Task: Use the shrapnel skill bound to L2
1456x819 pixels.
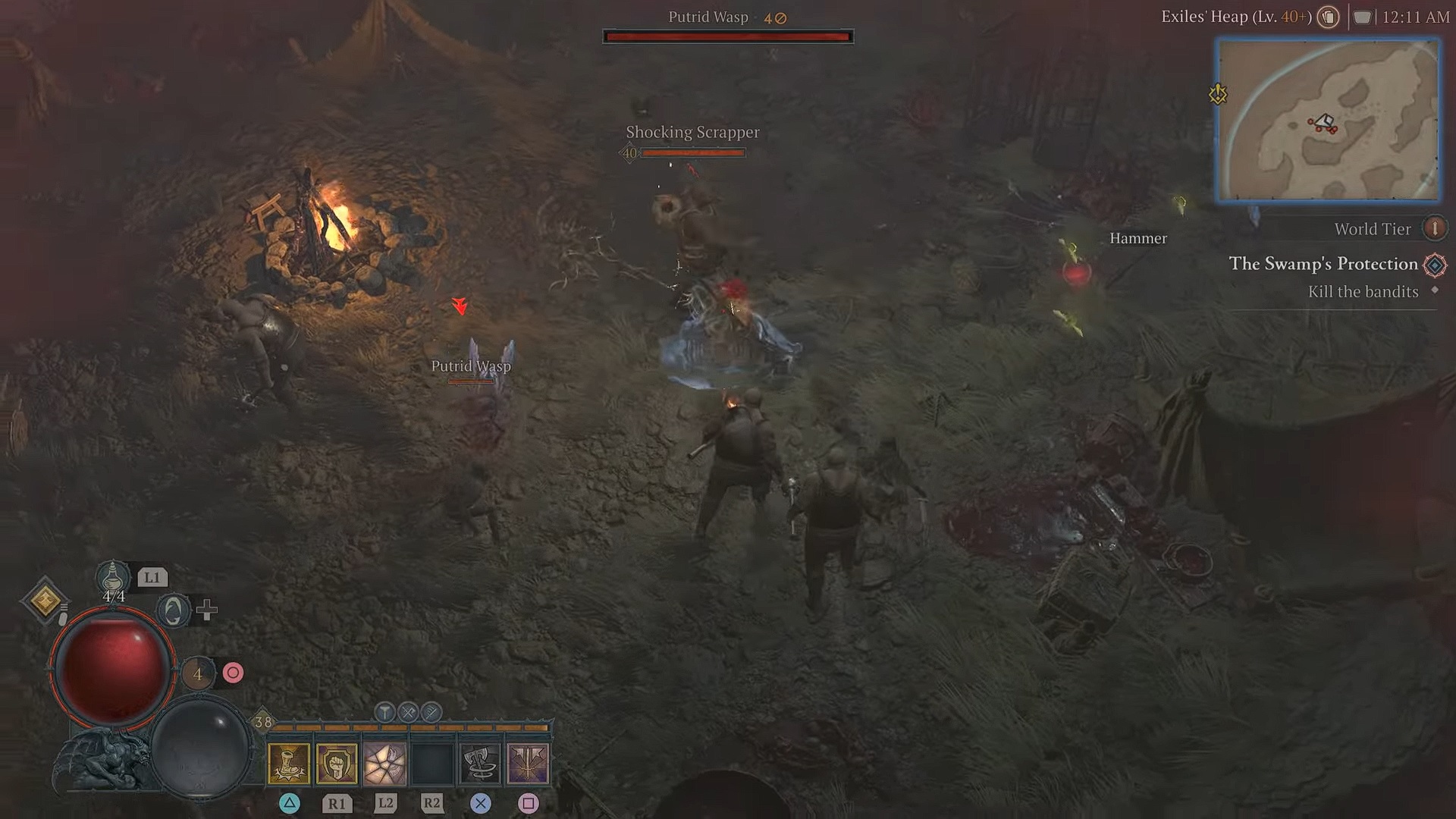Action: coord(385,763)
